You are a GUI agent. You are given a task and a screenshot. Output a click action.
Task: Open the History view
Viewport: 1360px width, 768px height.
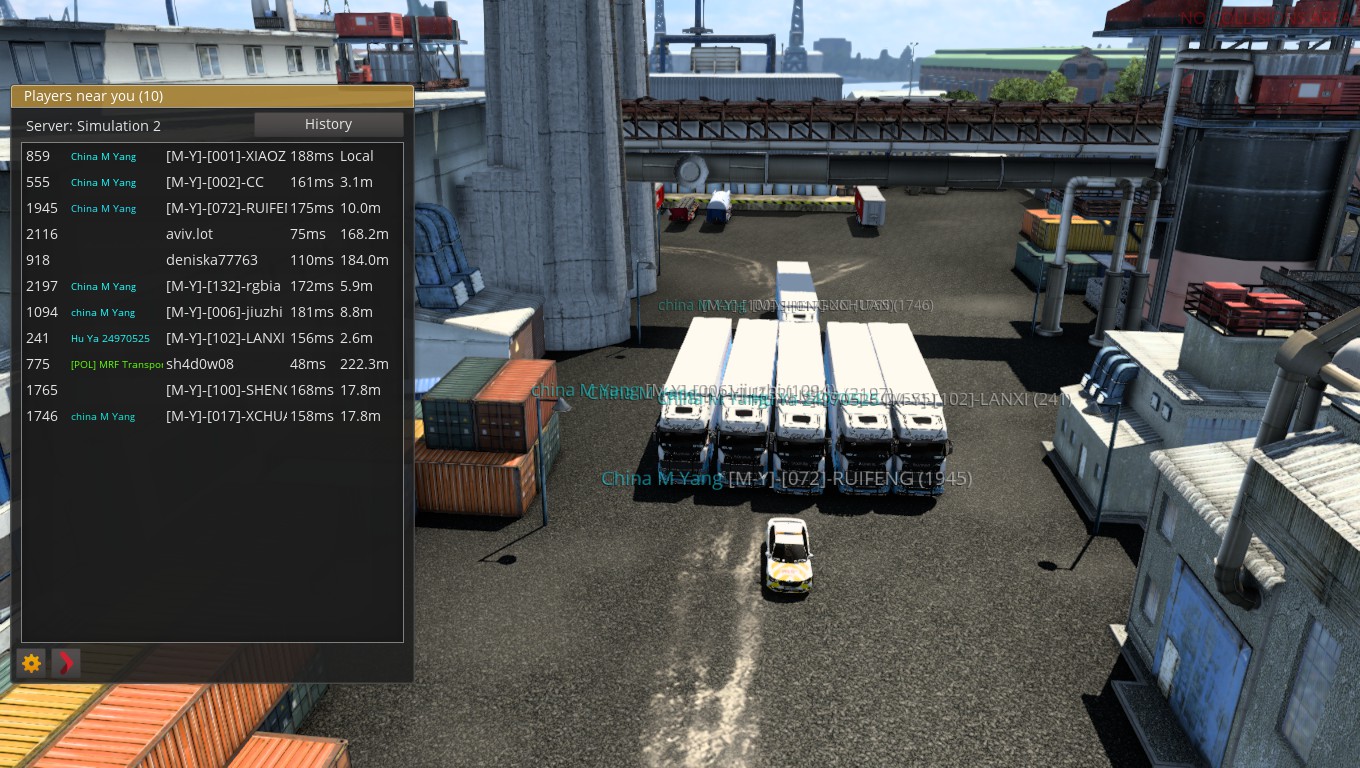click(x=328, y=124)
